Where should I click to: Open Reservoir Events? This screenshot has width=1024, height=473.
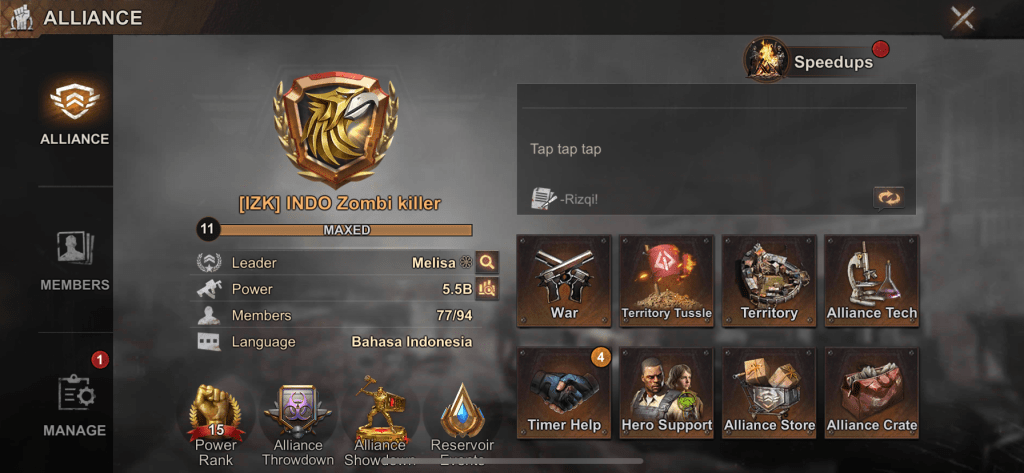click(462, 420)
